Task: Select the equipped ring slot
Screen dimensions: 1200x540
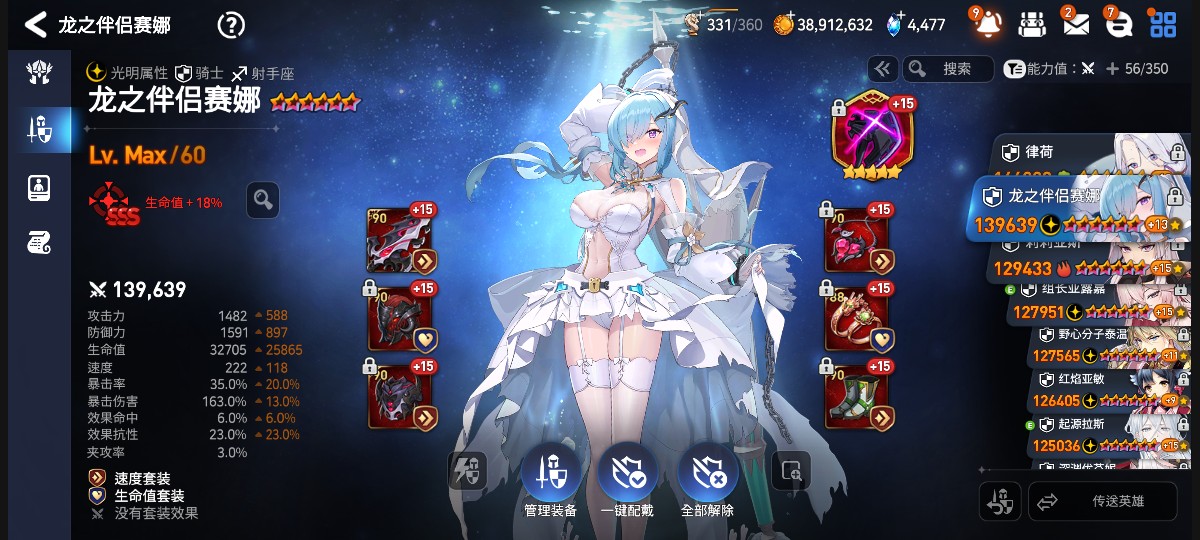Action: click(857, 319)
